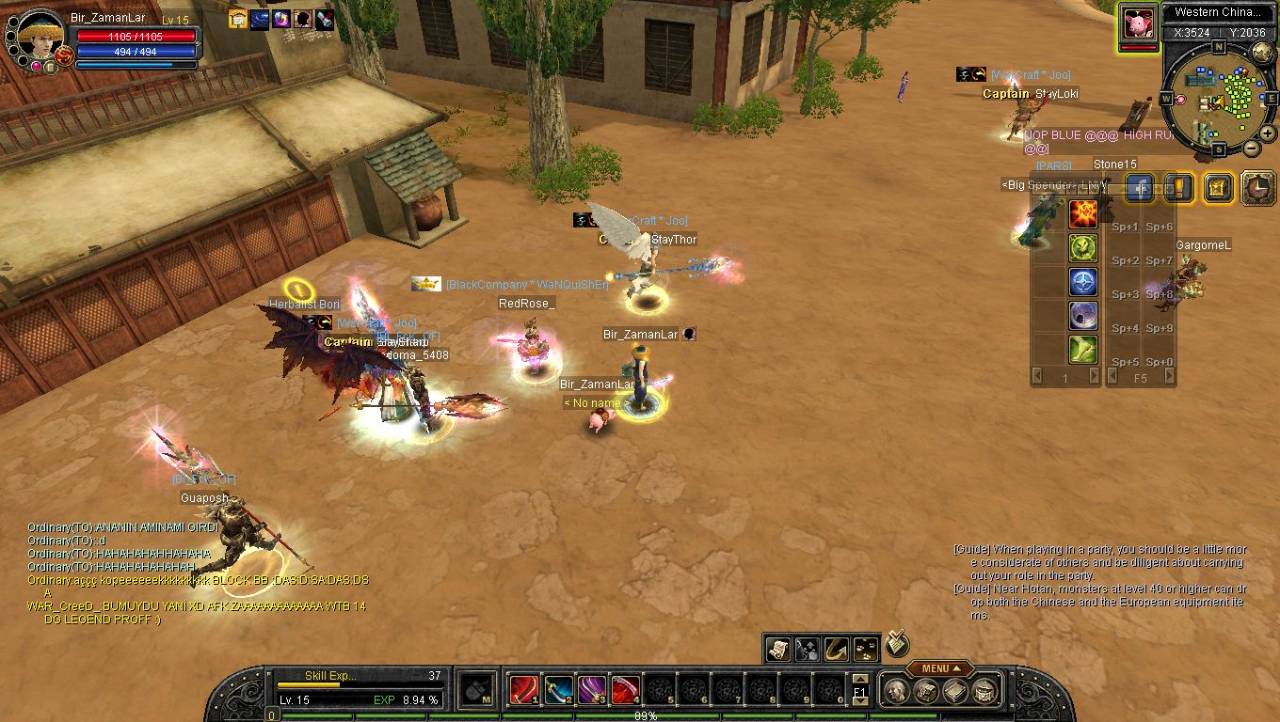The width and height of the screenshot is (1280, 722).
Task: Click the Facebook button below the minimap
Action: [1140, 188]
